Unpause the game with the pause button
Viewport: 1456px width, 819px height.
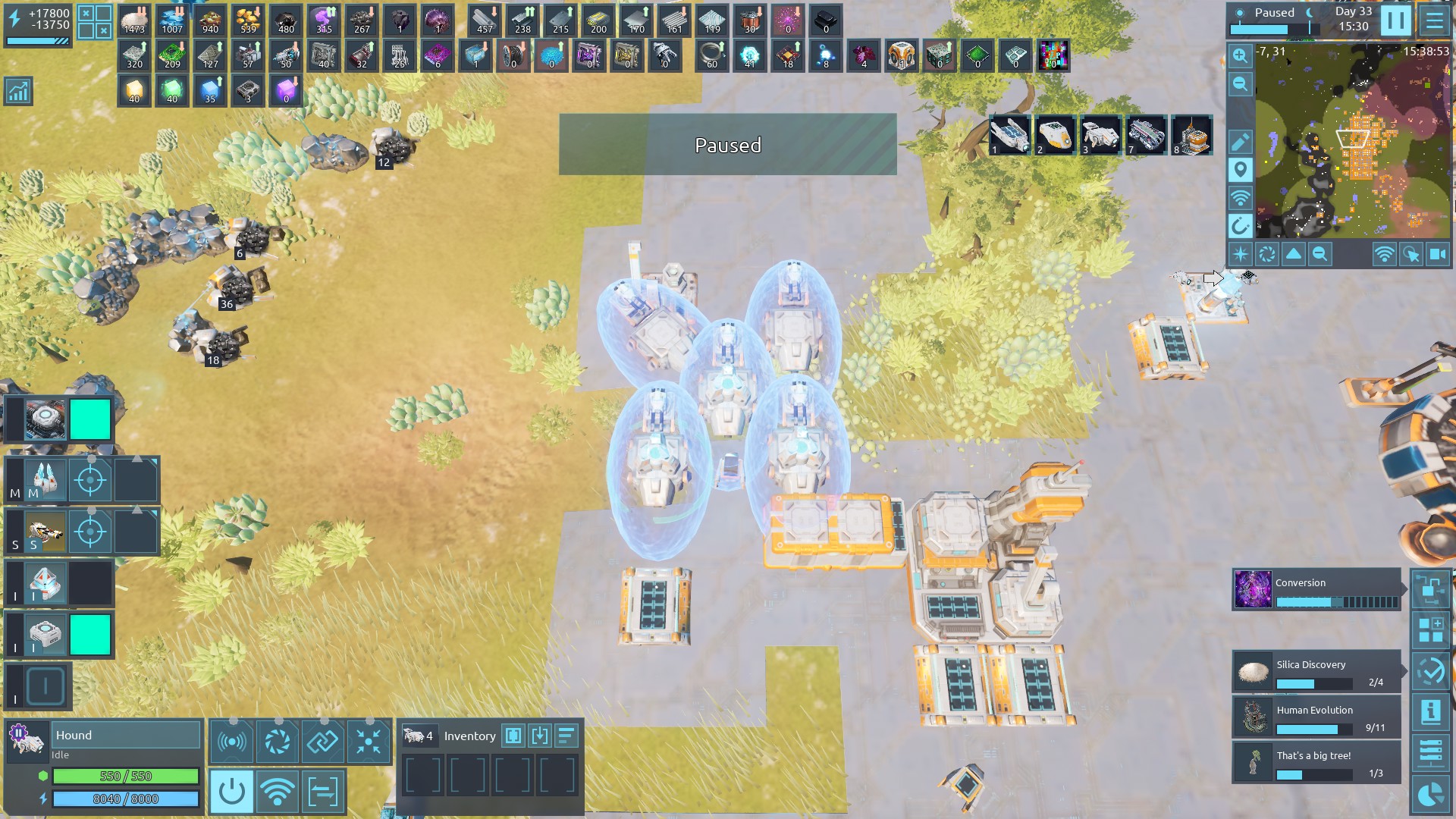click(x=1395, y=20)
